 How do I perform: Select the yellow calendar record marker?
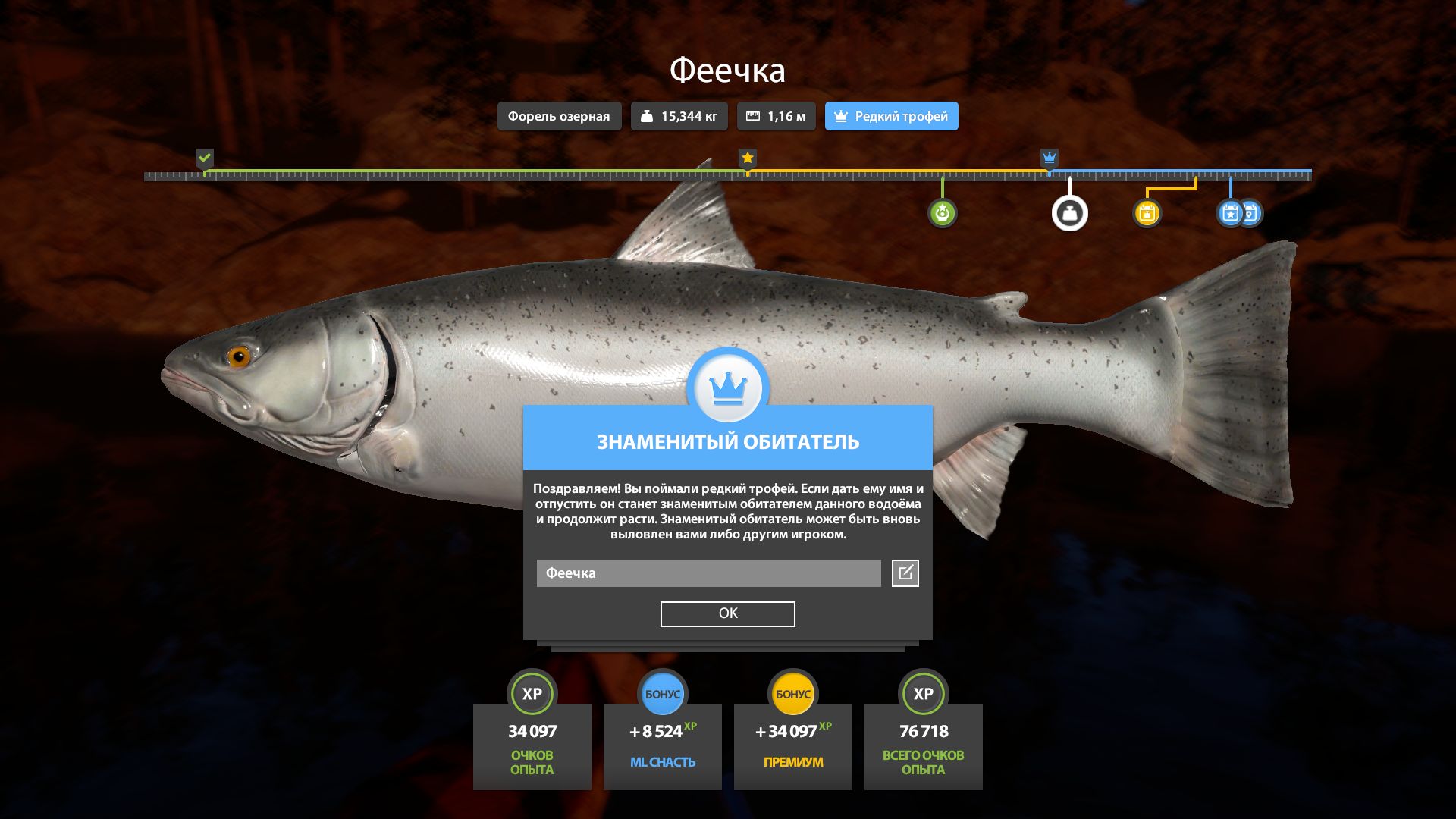(x=1147, y=213)
